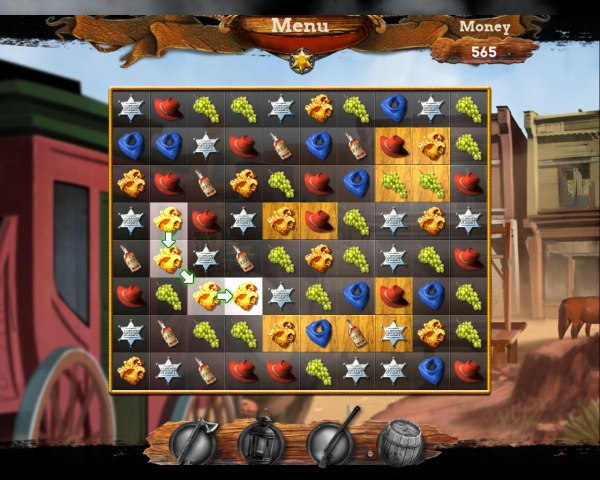The height and width of the screenshot is (480, 600).
Task: Choose the sheriff star on the wooden tile
Action: coord(394,333)
